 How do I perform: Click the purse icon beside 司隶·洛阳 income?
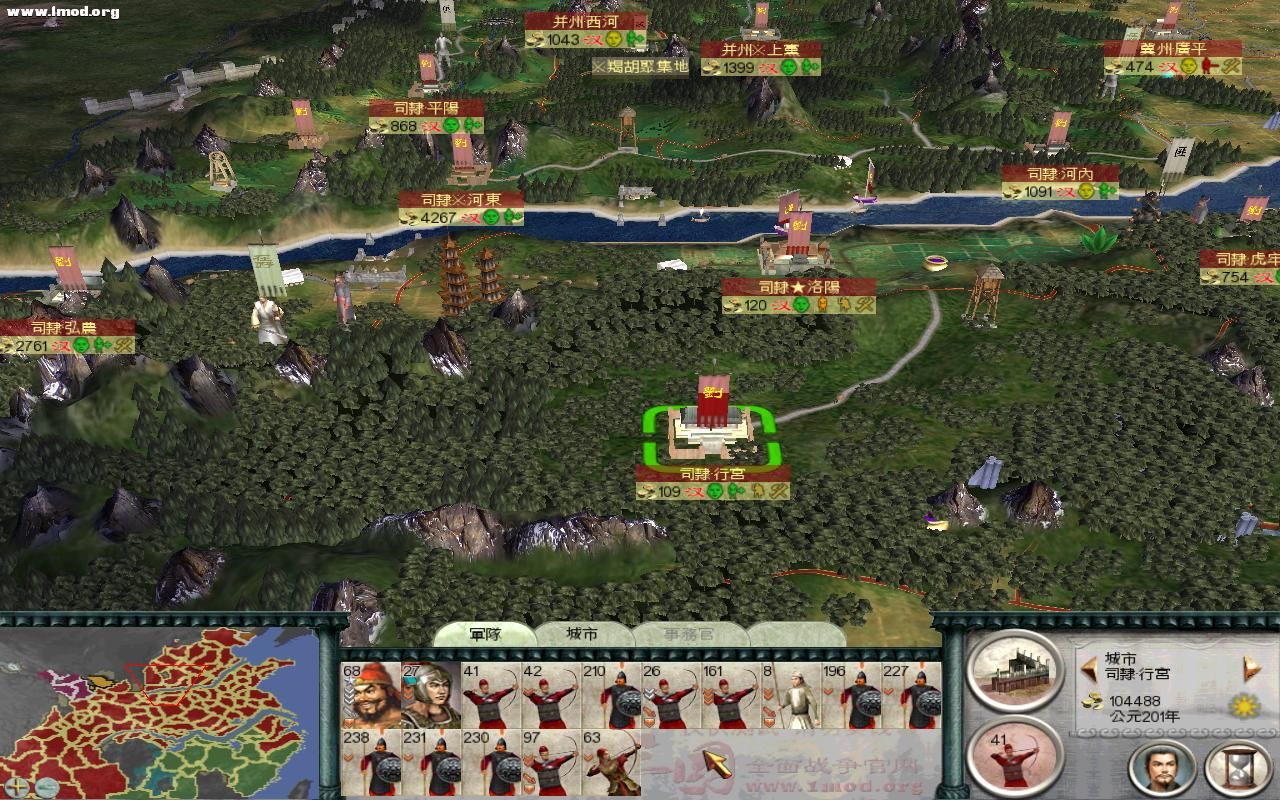731,305
